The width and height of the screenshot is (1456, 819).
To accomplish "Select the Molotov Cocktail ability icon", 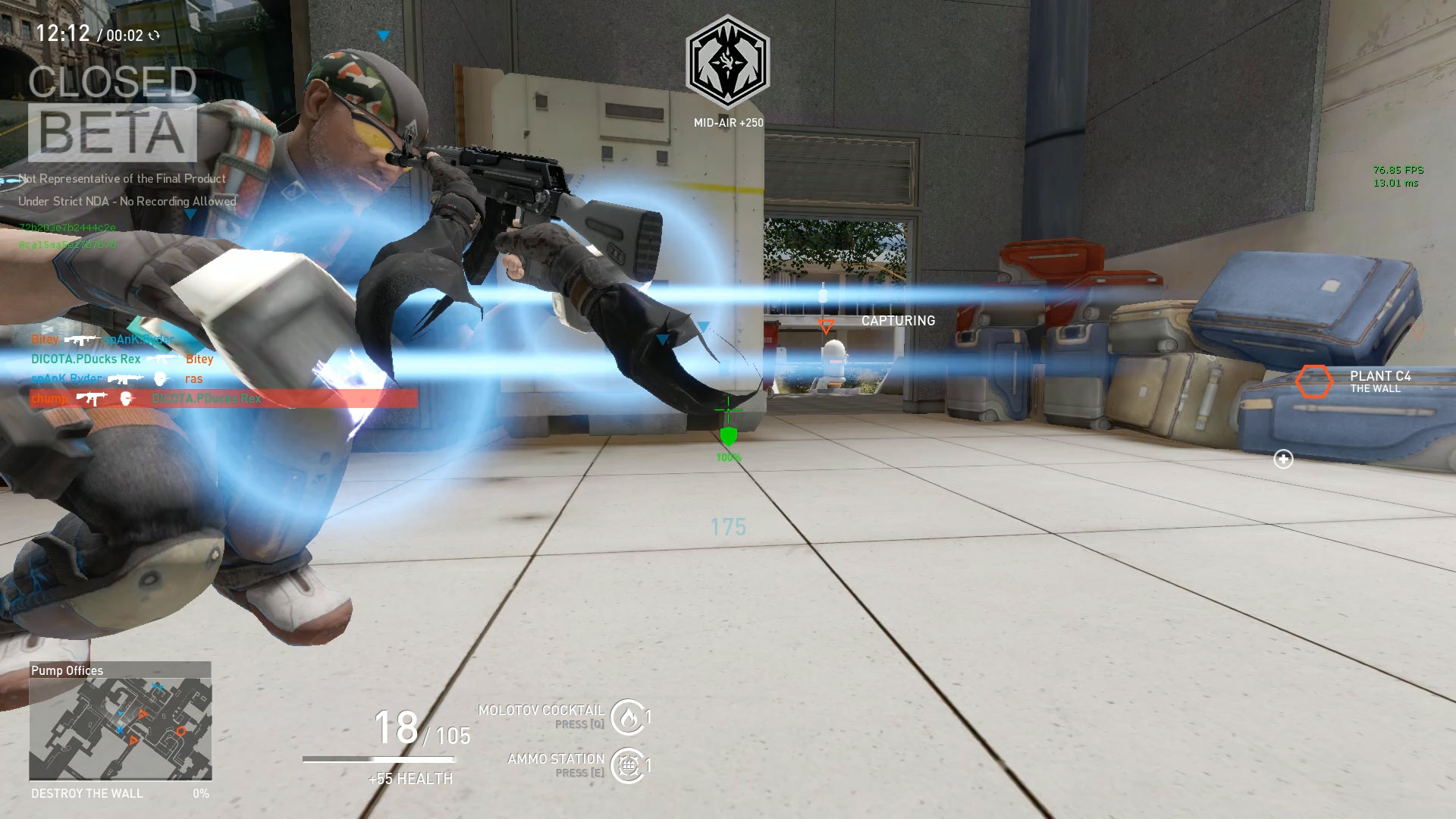I will [x=627, y=717].
